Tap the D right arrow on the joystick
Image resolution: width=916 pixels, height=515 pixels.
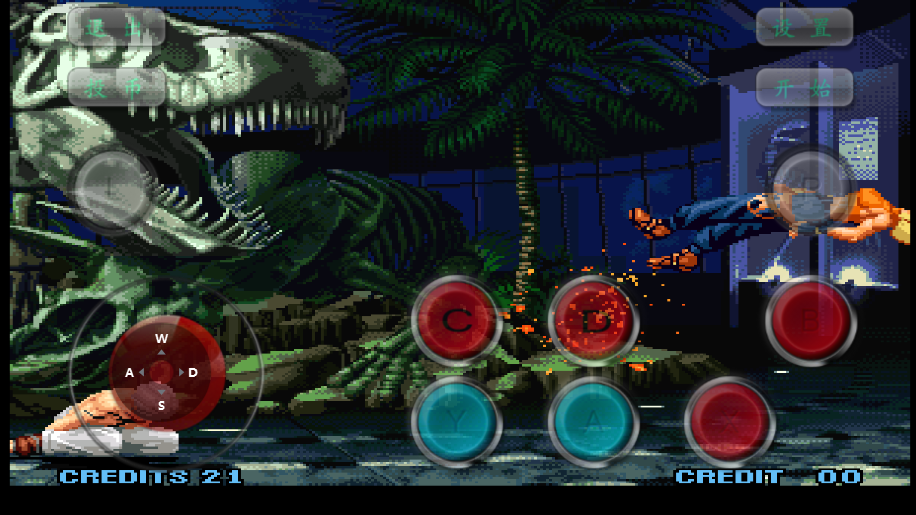tap(192, 373)
